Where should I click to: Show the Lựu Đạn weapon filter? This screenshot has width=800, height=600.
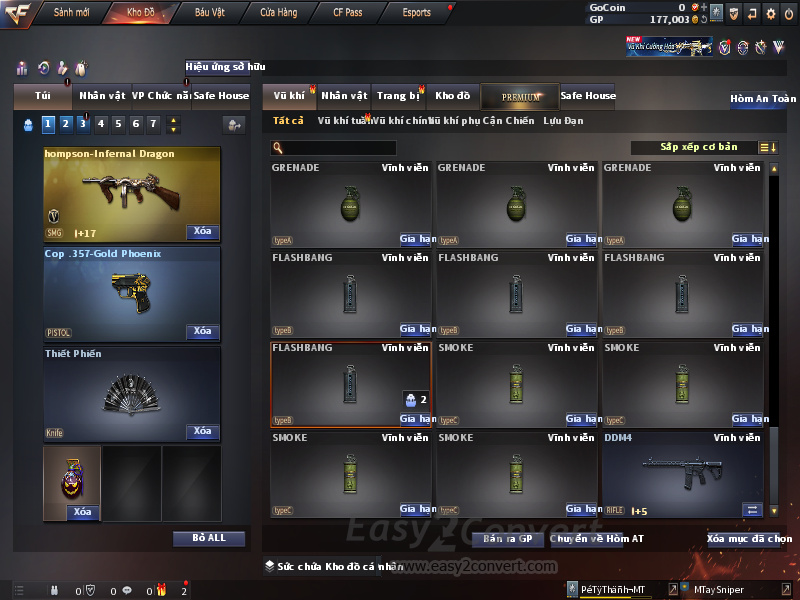pos(563,121)
